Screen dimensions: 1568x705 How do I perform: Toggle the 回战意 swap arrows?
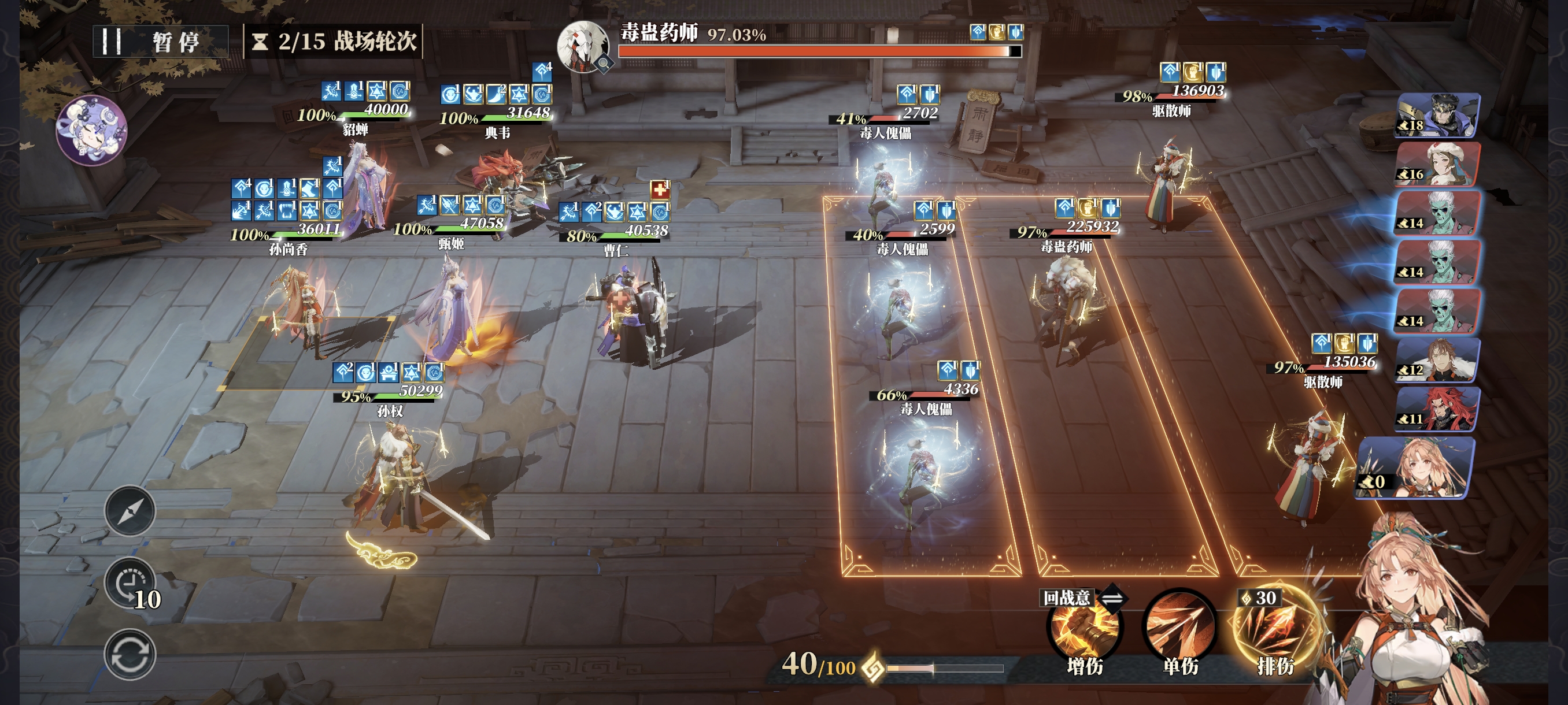tap(1112, 599)
